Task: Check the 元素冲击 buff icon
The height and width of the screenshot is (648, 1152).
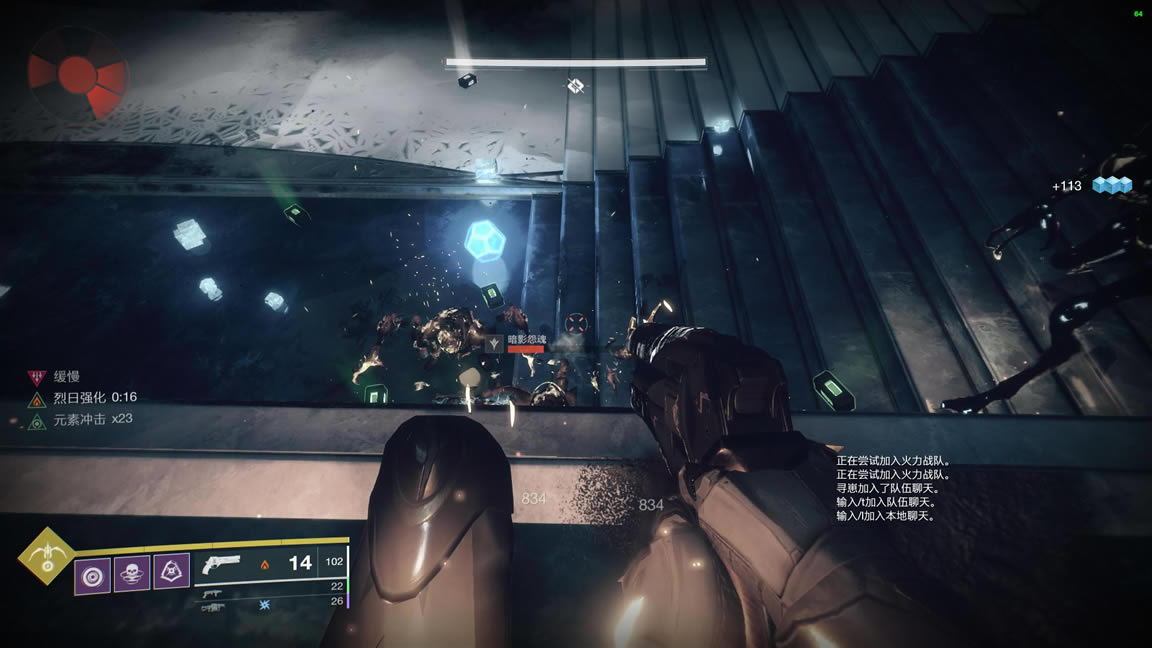Action: pyautogui.click(x=37, y=420)
